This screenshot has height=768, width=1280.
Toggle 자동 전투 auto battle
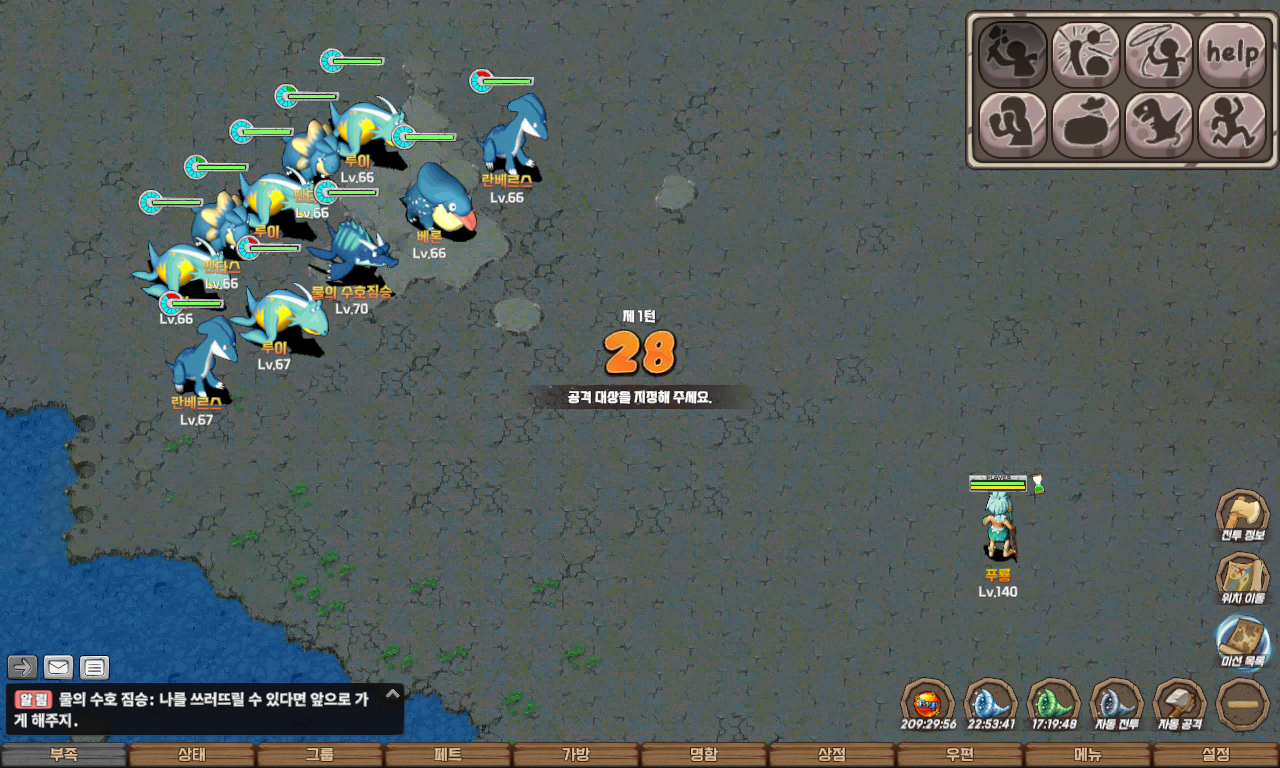1116,702
